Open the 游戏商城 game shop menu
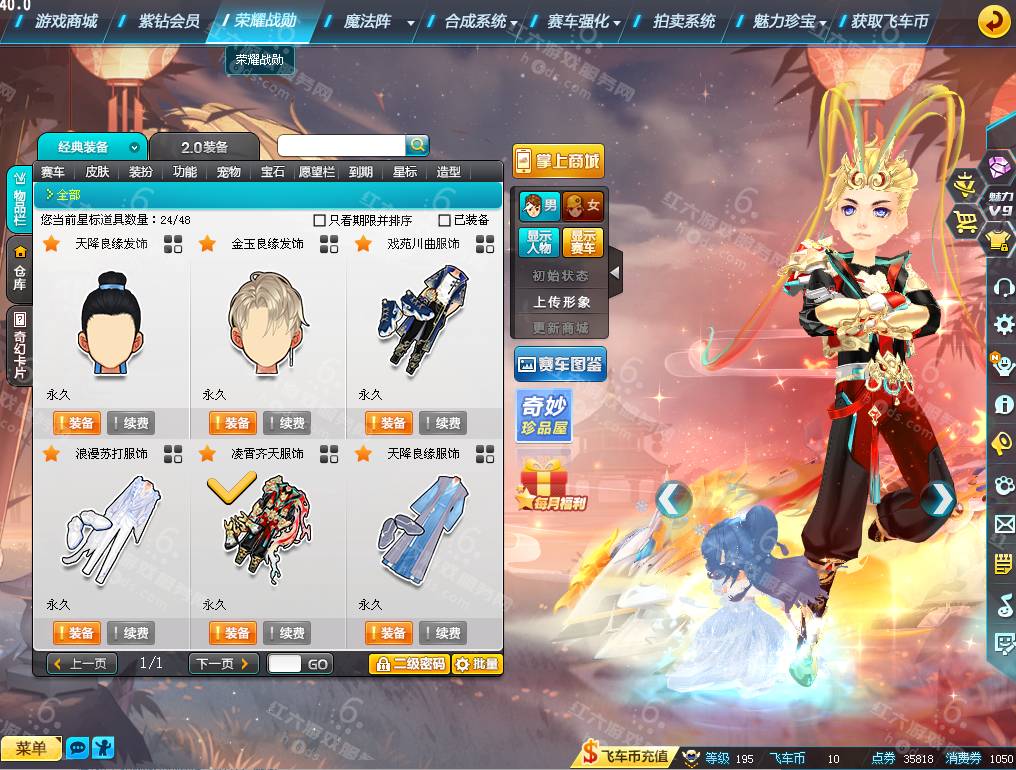Screen dimensions: 1016x770 point(66,21)
